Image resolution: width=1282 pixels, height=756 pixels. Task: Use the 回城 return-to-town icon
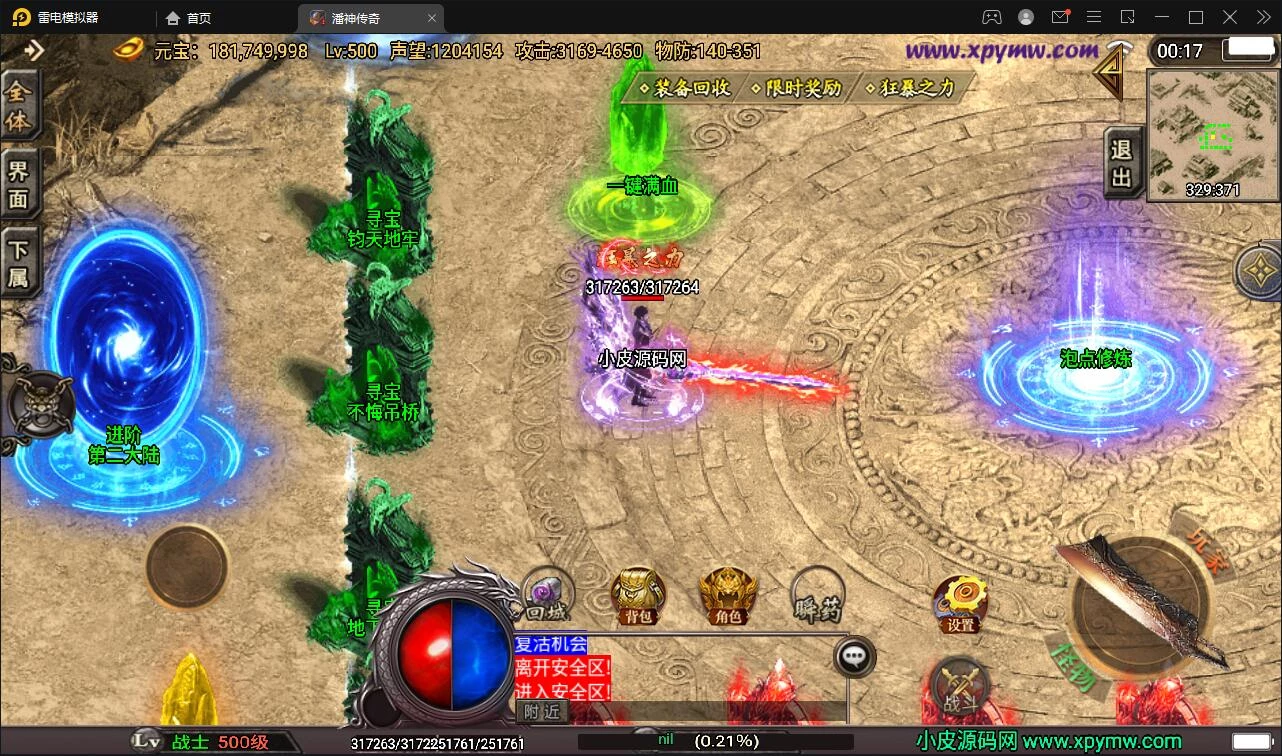pos(547,596)
